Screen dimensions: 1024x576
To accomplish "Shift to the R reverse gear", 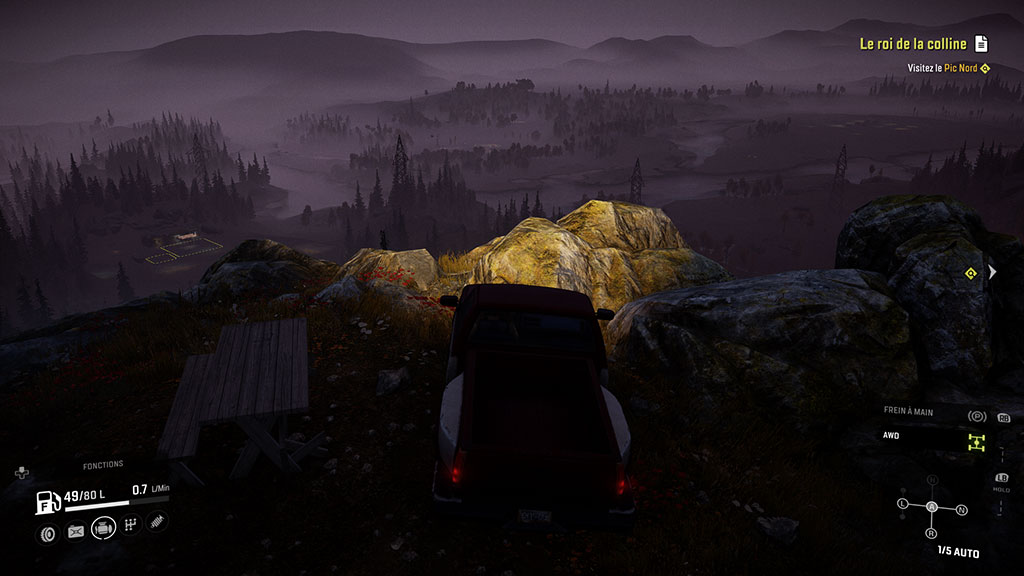I will [x=931, y=533].
